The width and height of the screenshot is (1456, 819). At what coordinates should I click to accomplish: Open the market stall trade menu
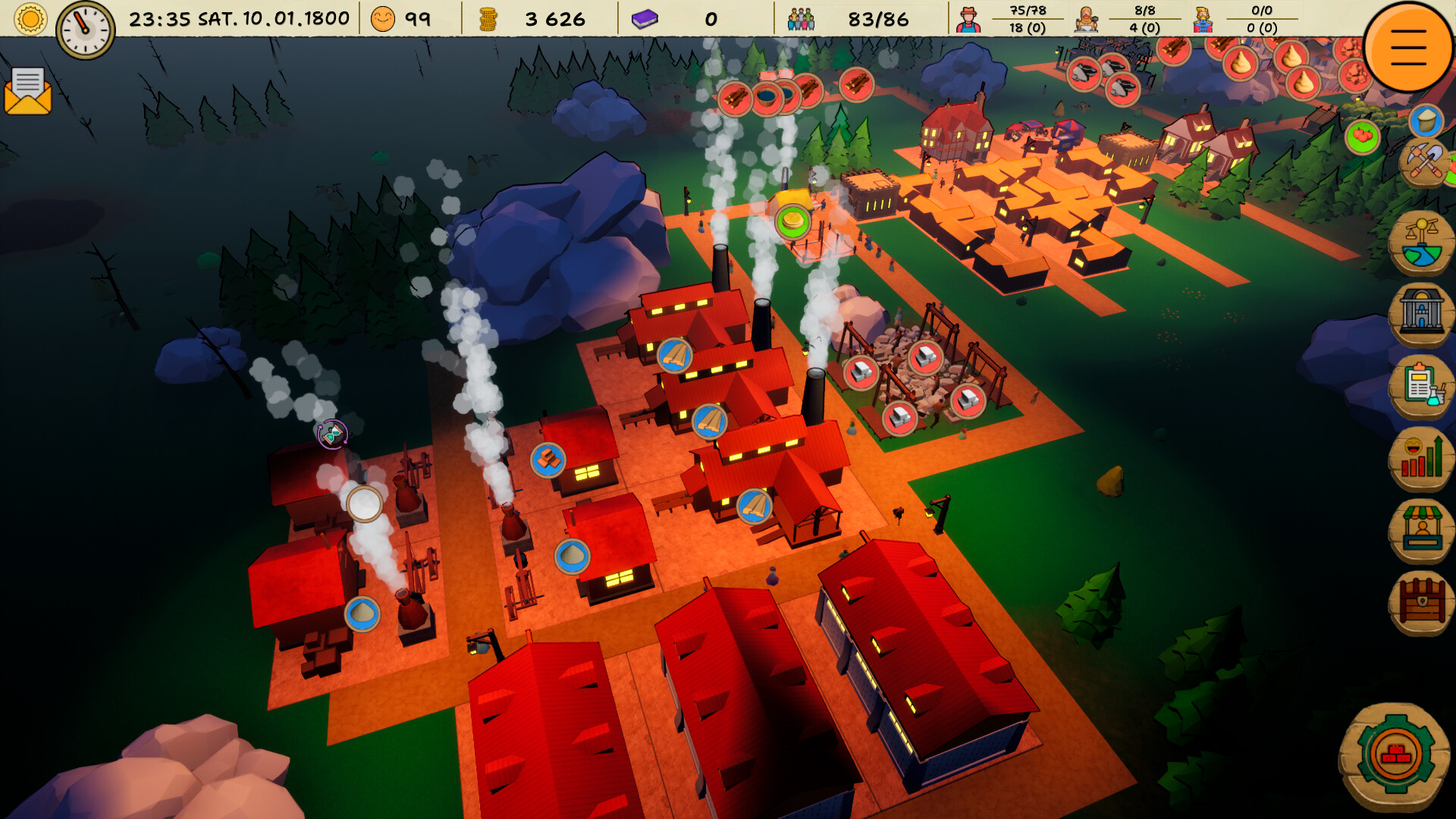coord(1423,526)
